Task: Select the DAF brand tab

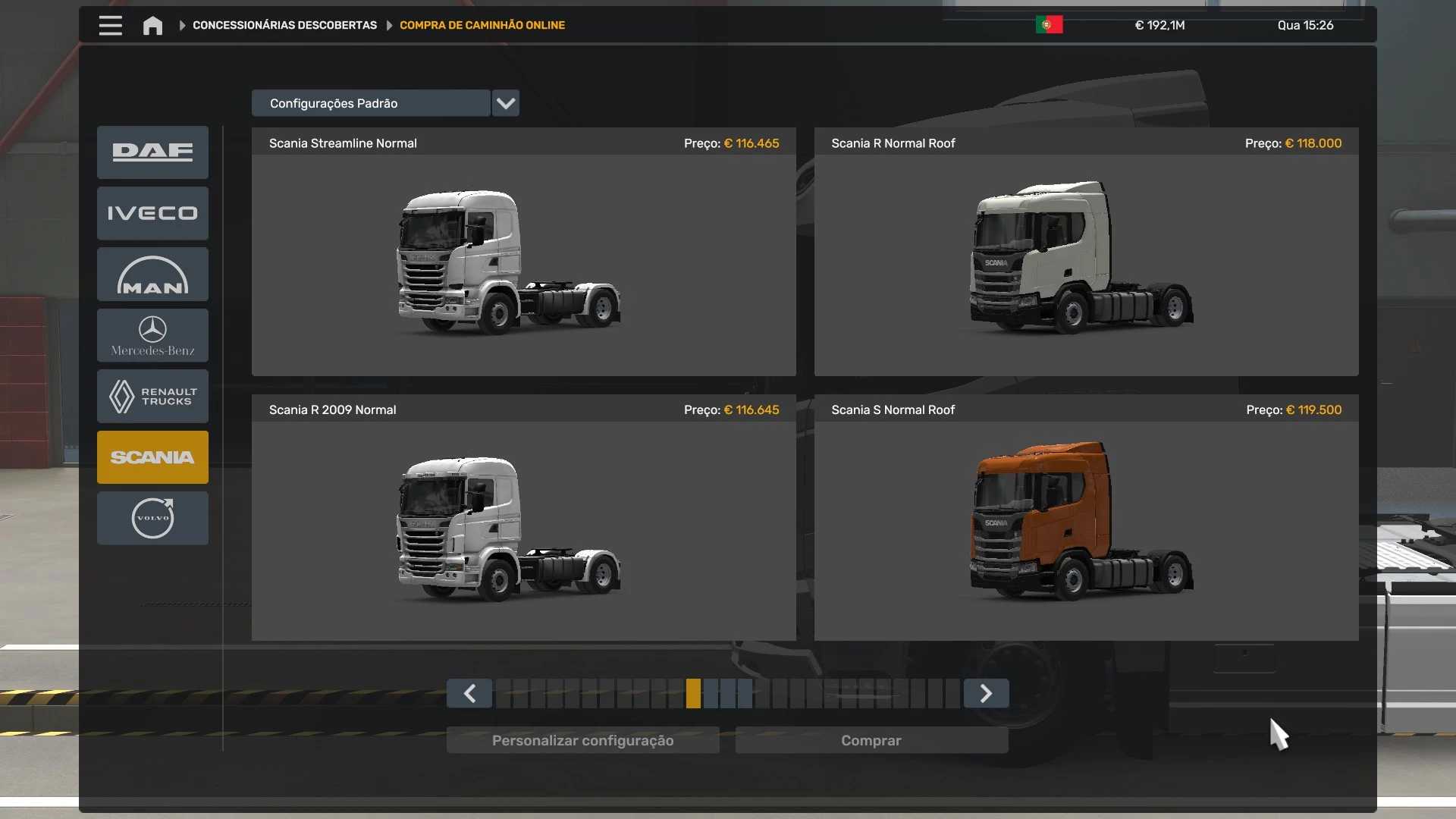Action: point(152,152)
